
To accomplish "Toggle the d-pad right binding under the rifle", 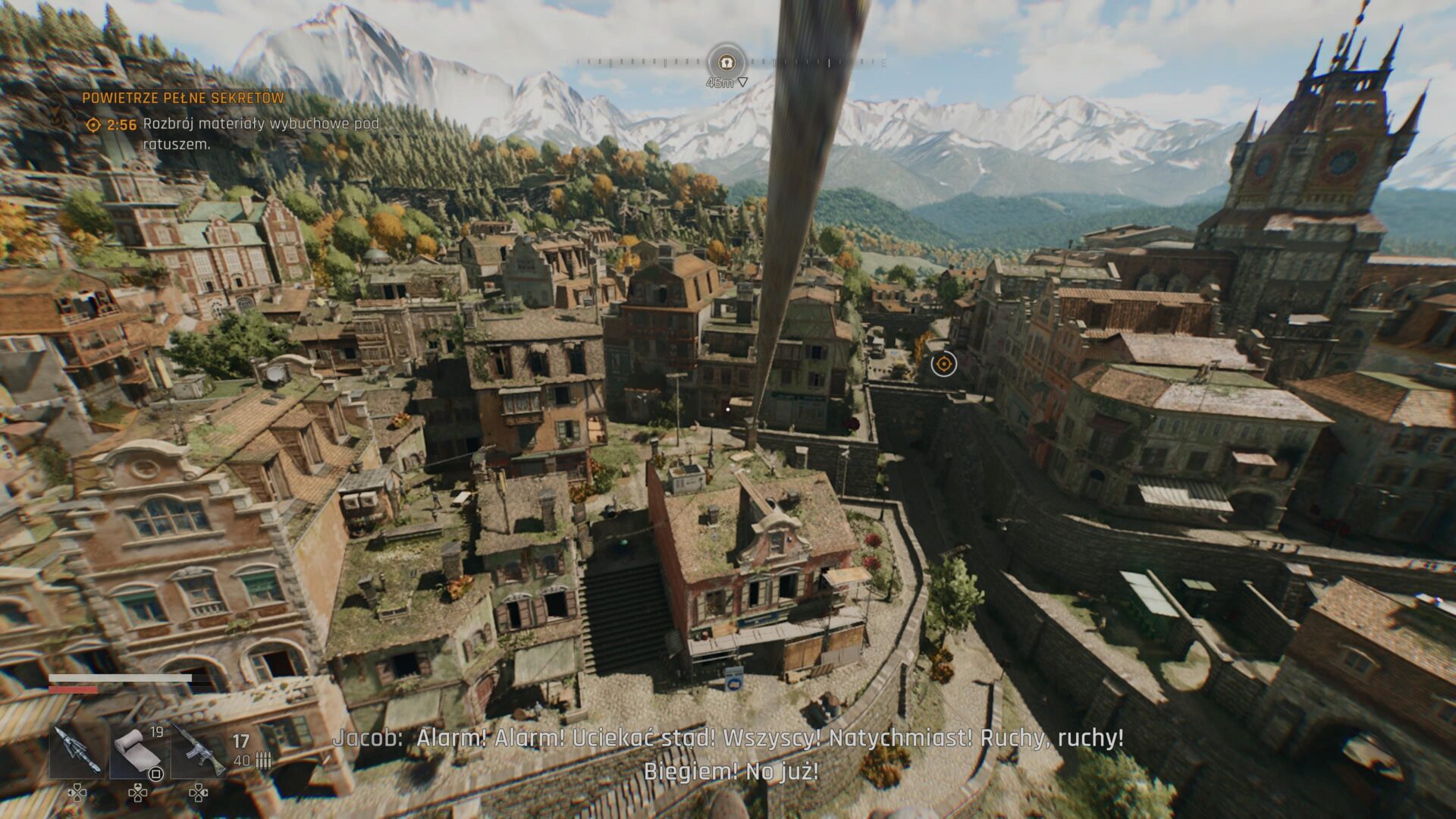I will pyautogui.click(x=199, y=794).
